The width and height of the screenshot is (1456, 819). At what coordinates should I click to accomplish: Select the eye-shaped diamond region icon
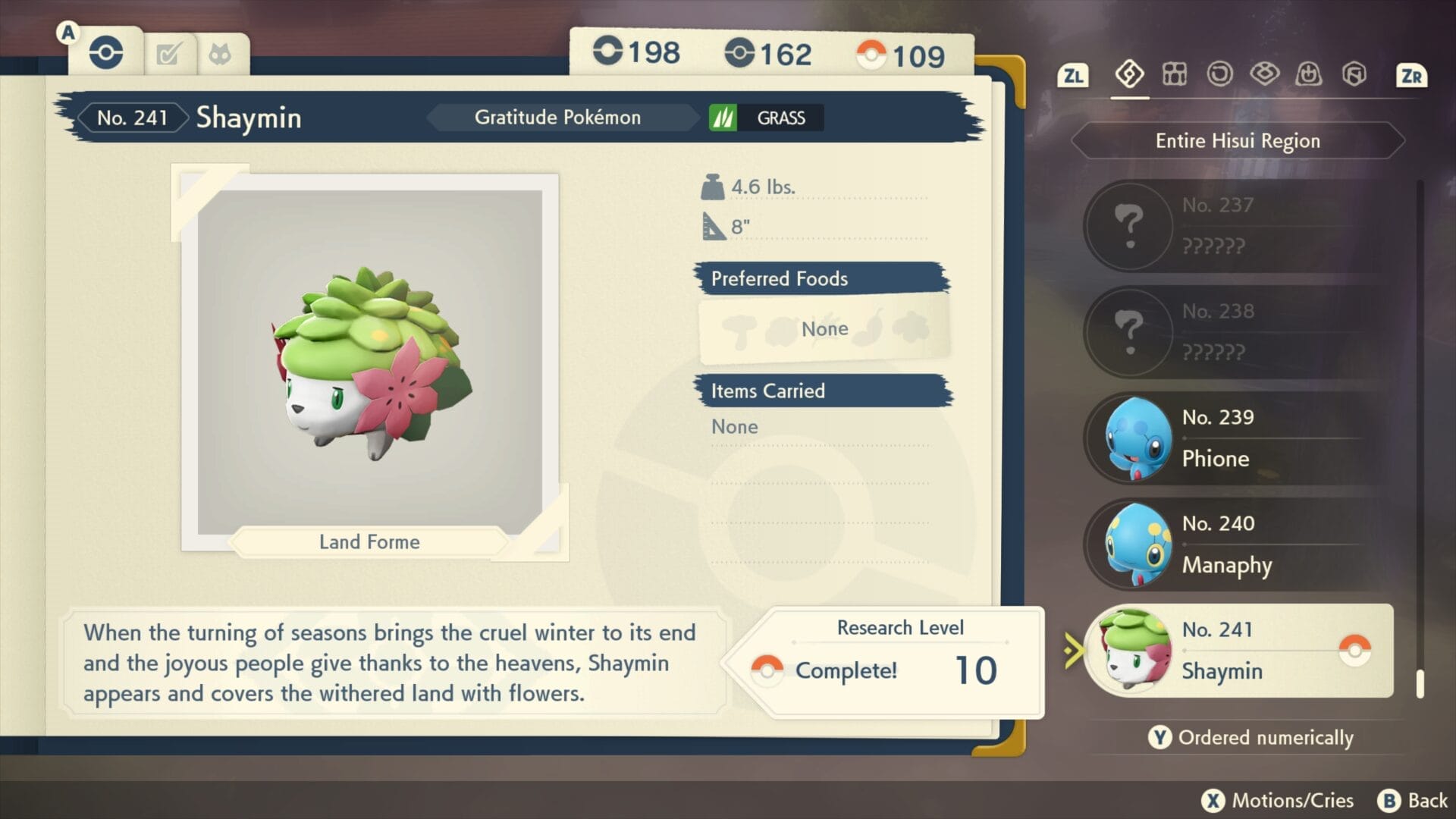point(1264,74)
